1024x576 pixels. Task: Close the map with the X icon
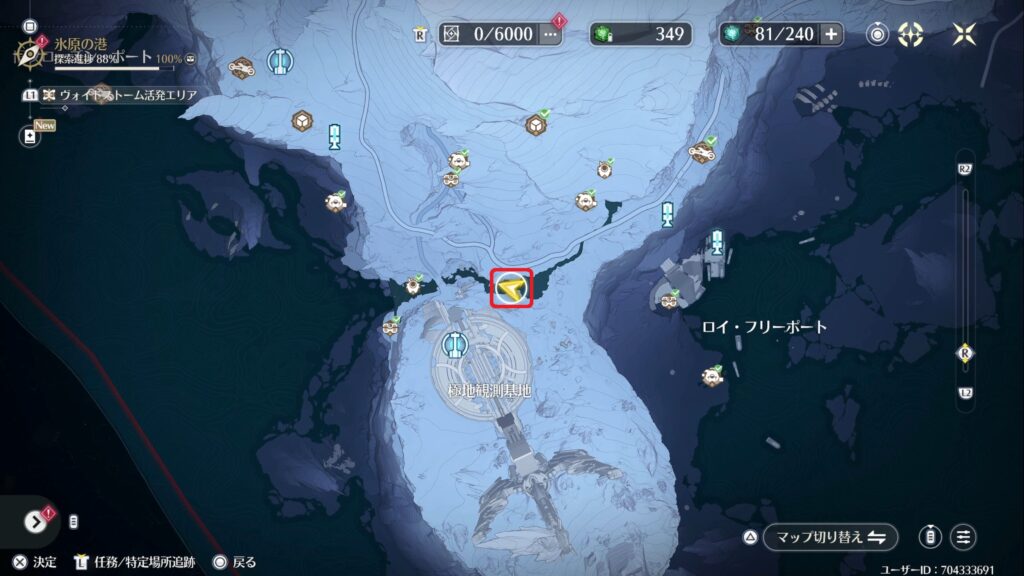point(964,34)
